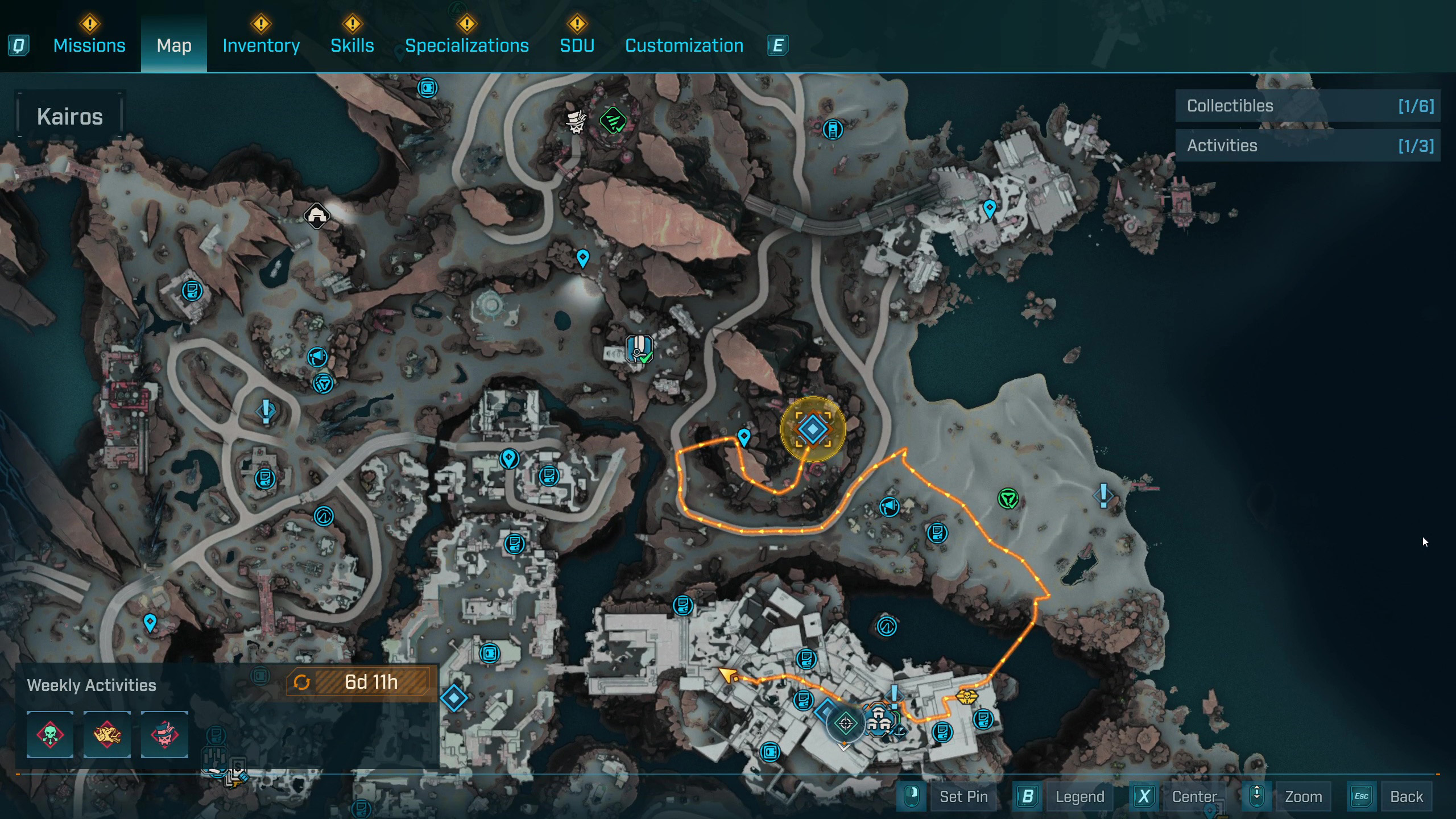Viewport: 1456px width, 819px height.
Task: Click the Legend button
Action: 1079,797
